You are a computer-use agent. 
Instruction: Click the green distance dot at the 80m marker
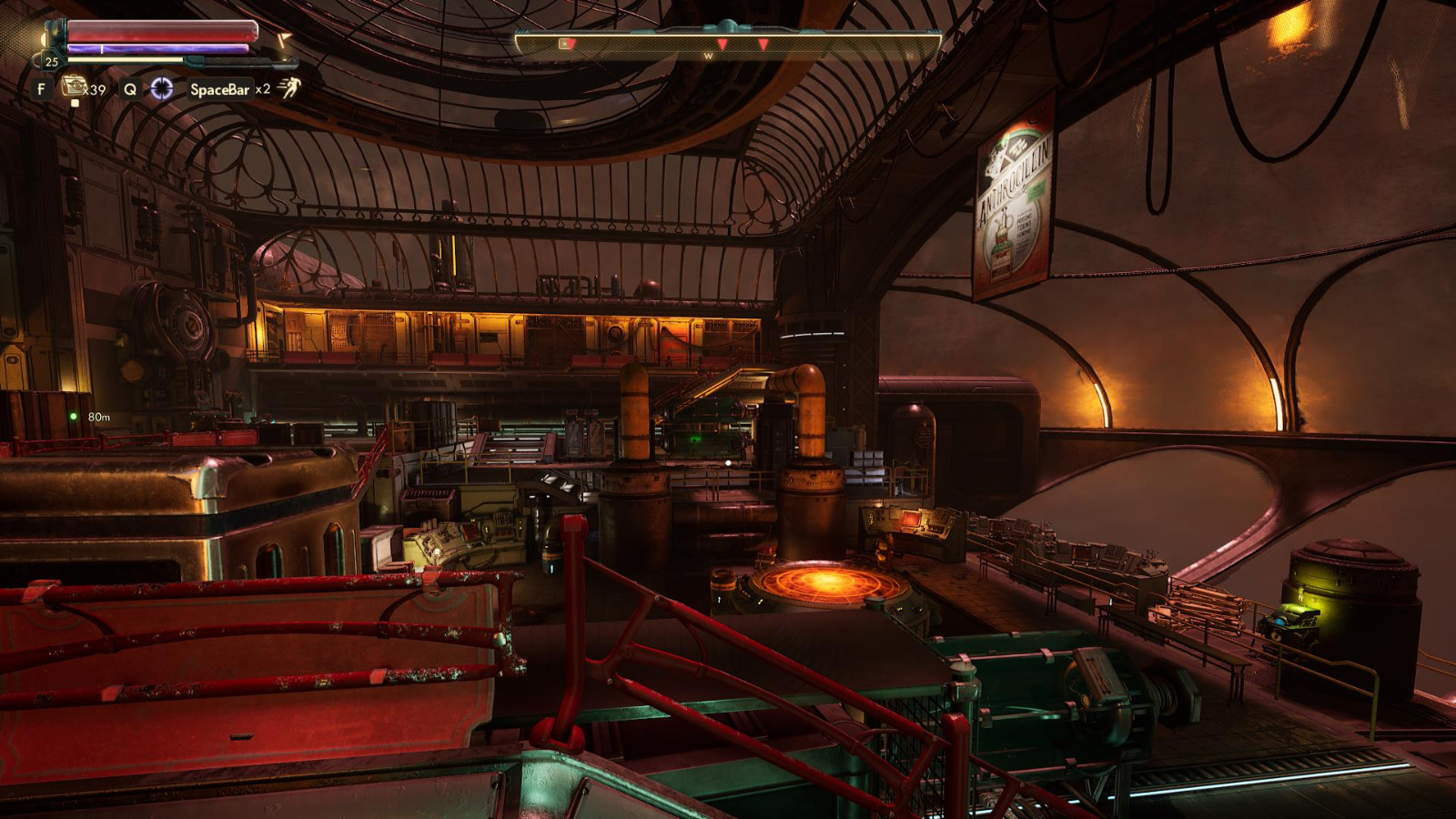click(x=75, y=416)
